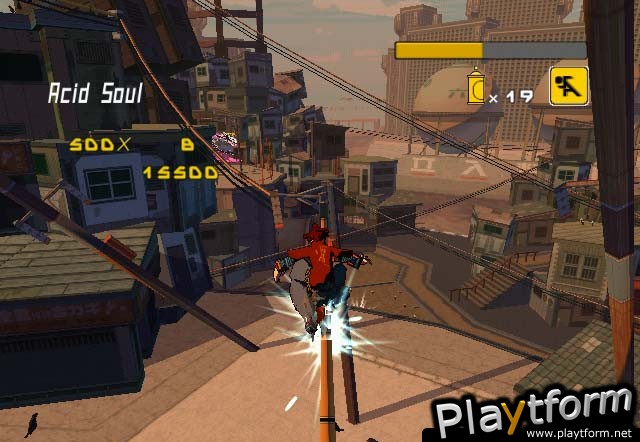Select the yellow skater figure icon
The image size is (640, 442).
coord(567,86)
